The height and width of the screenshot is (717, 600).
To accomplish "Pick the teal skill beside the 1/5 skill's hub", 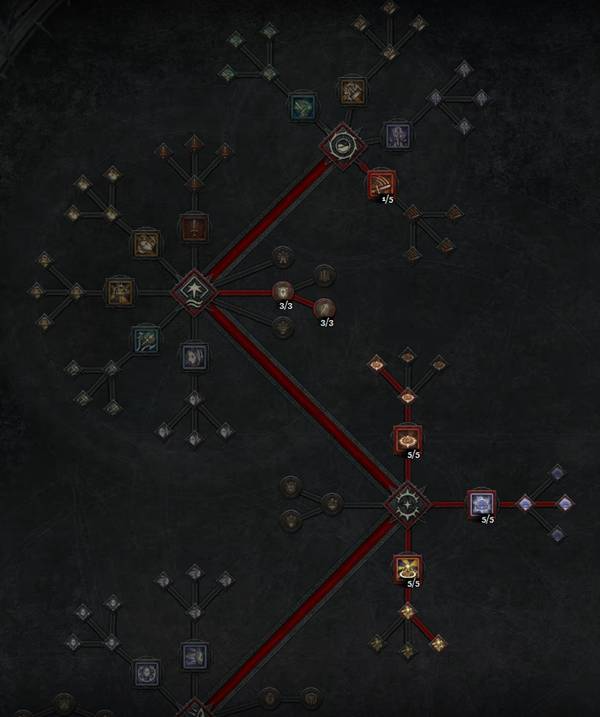I will [x=303, y=105].
